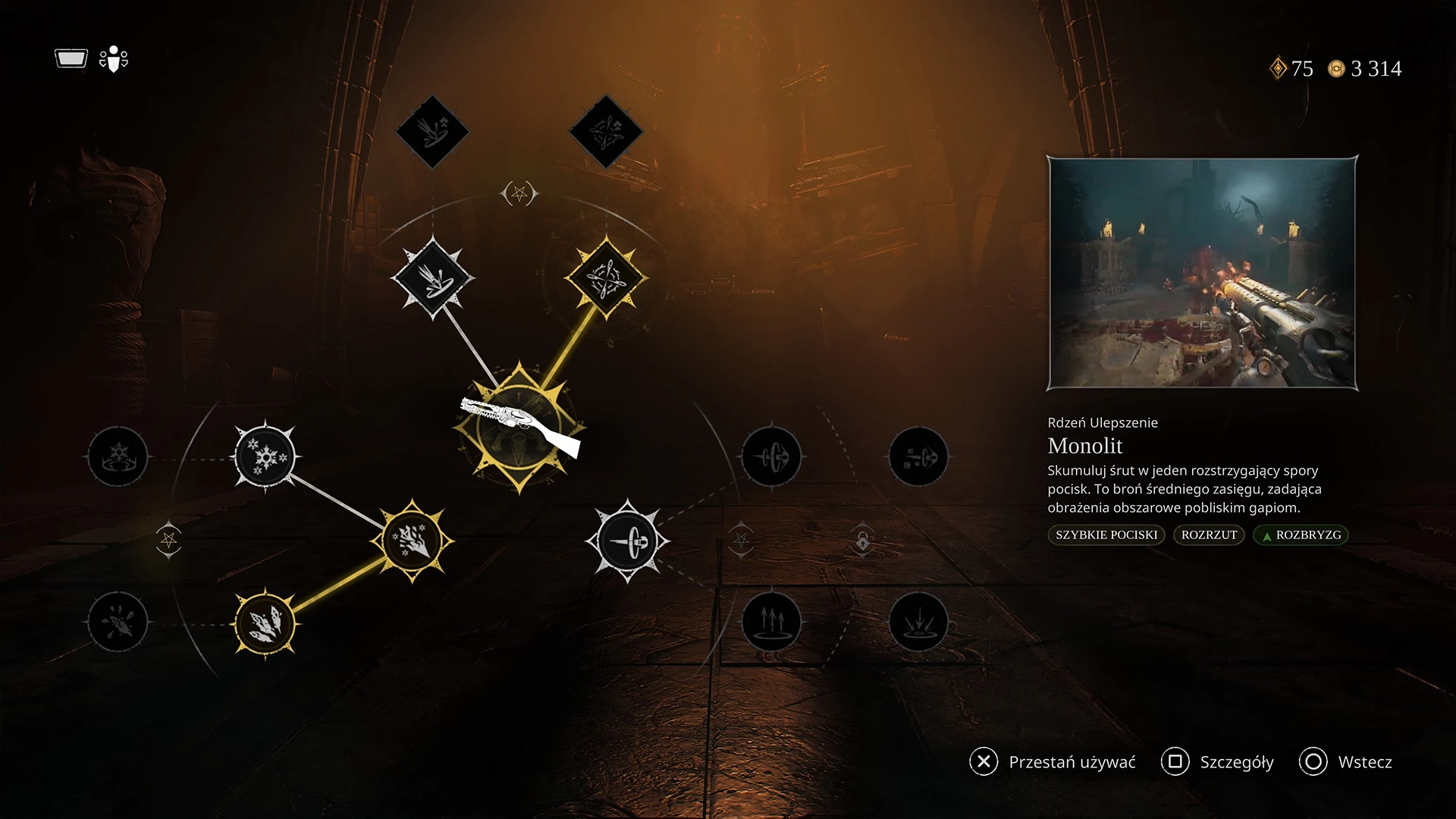Choose the silver snowflake upgrade node
This screenshot has width=1456, height=819.
(x=265, y=457)
